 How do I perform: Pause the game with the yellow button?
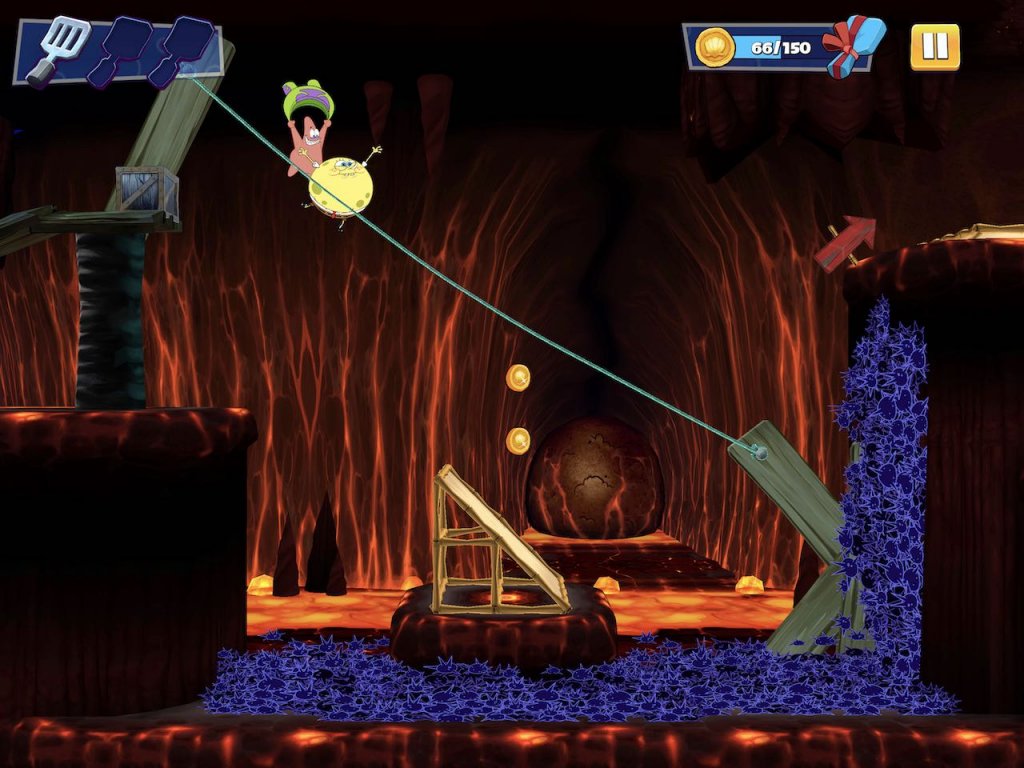934,47
